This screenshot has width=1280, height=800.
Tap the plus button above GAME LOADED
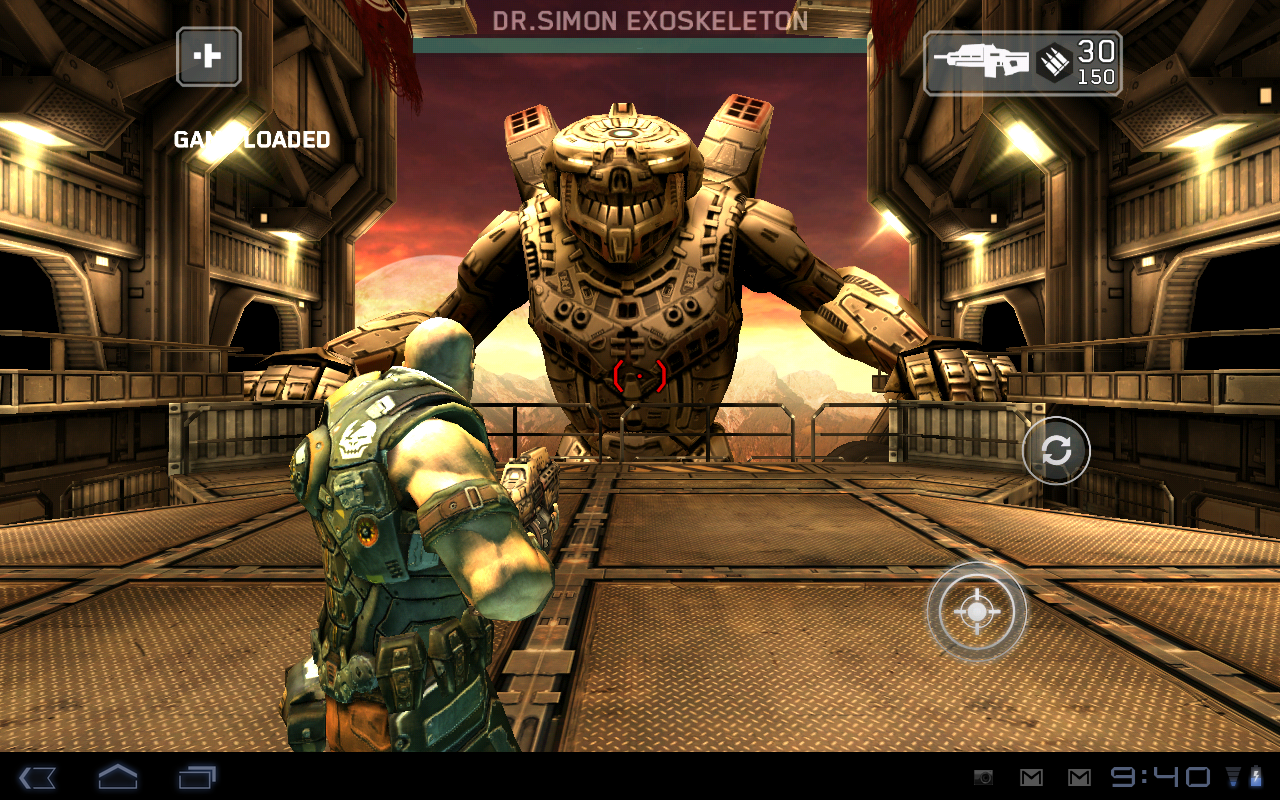207,57
